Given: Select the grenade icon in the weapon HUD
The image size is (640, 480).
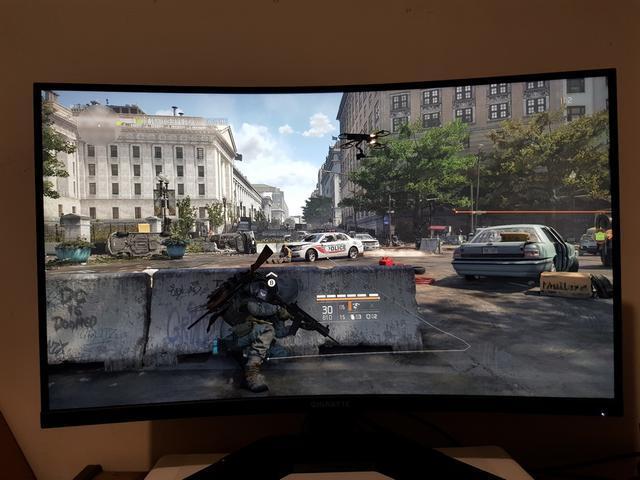Looking at the screenshot, I should coord(352,317).
